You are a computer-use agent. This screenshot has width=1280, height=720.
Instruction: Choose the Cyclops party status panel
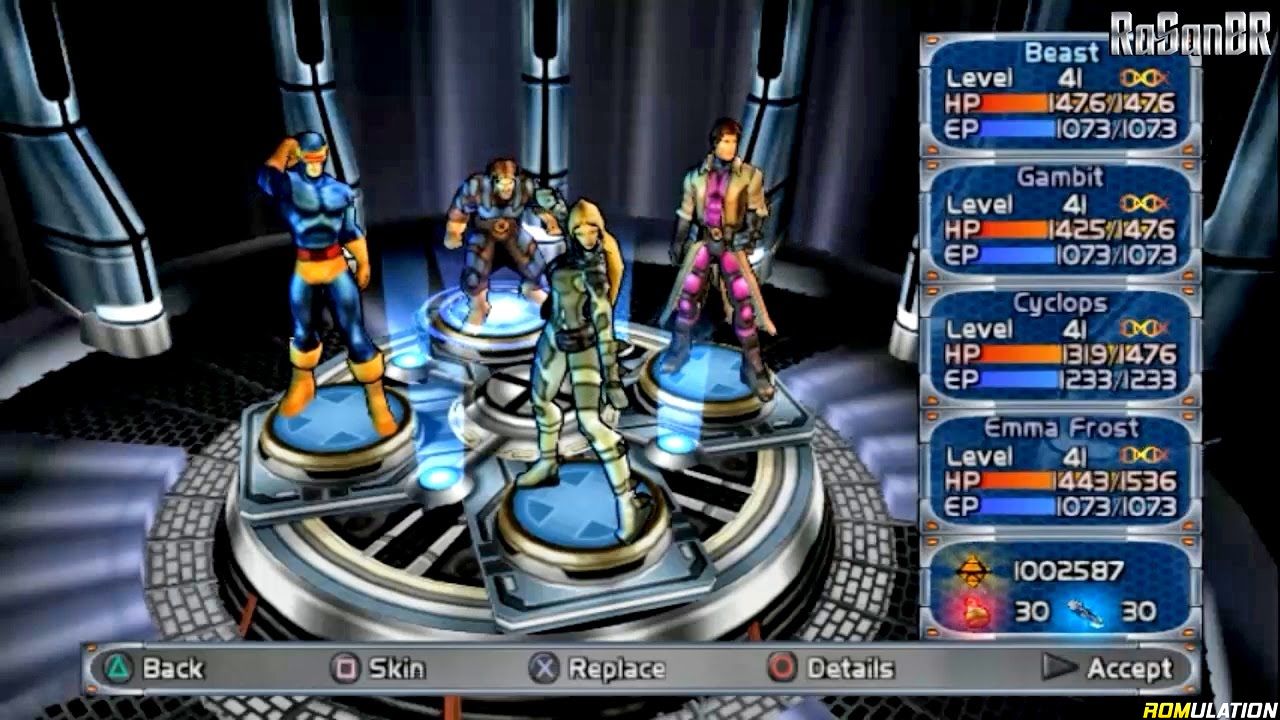[x=1060, y=343]
